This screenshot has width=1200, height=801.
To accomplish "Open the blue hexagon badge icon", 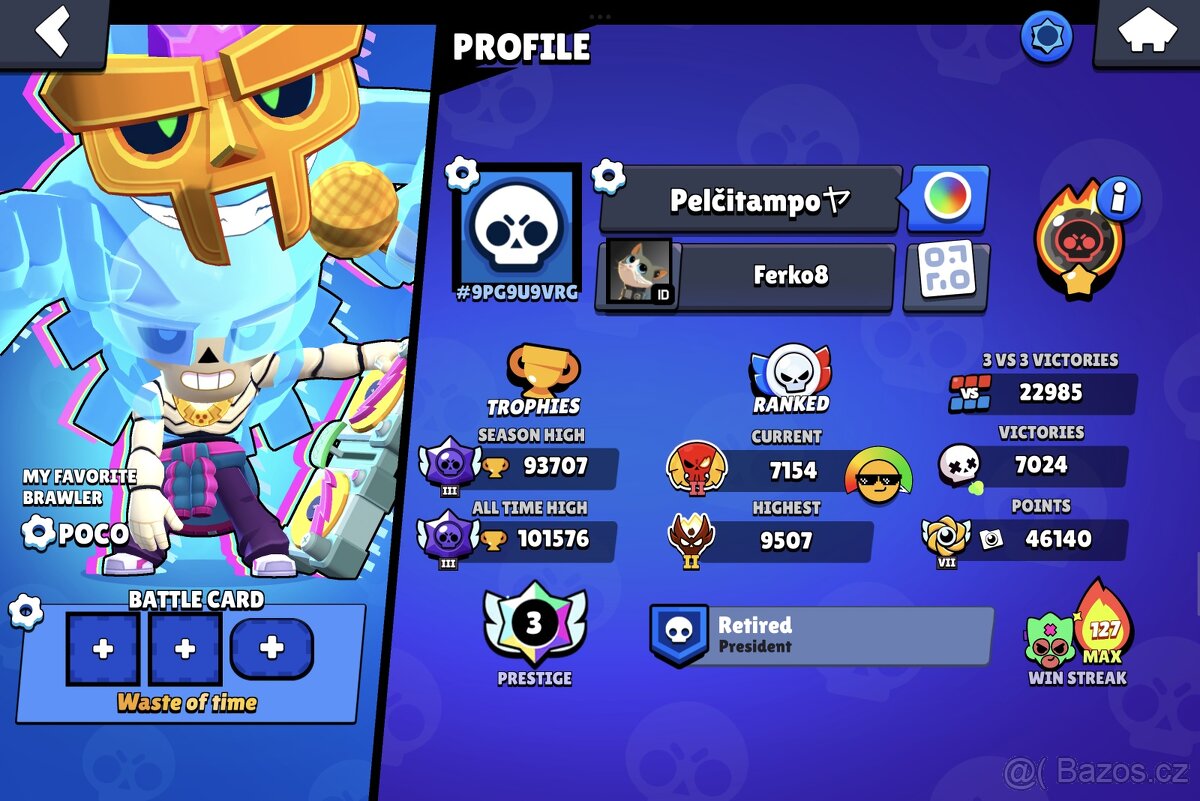I will tap(1046, 38).
